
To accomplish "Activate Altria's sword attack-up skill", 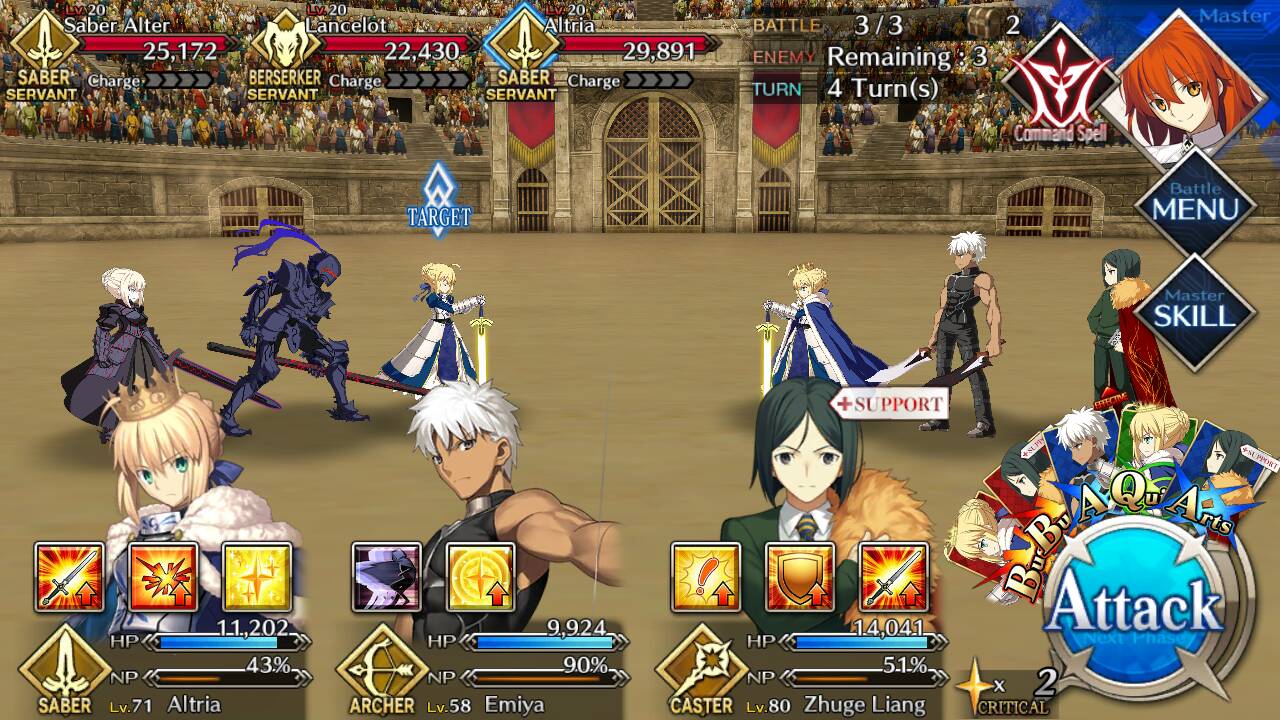I will tap(69, 577).
